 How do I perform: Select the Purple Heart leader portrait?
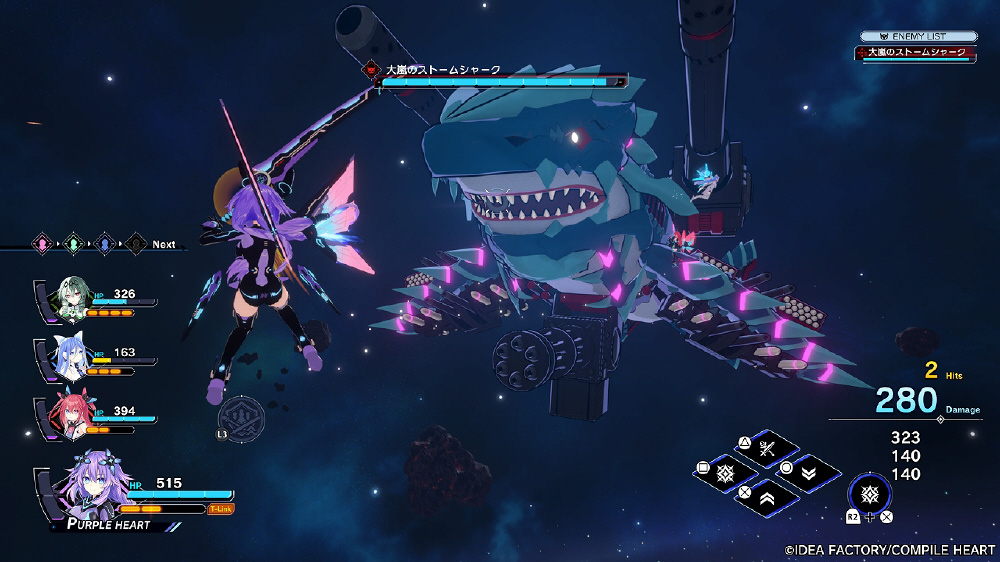pos(90,489)
